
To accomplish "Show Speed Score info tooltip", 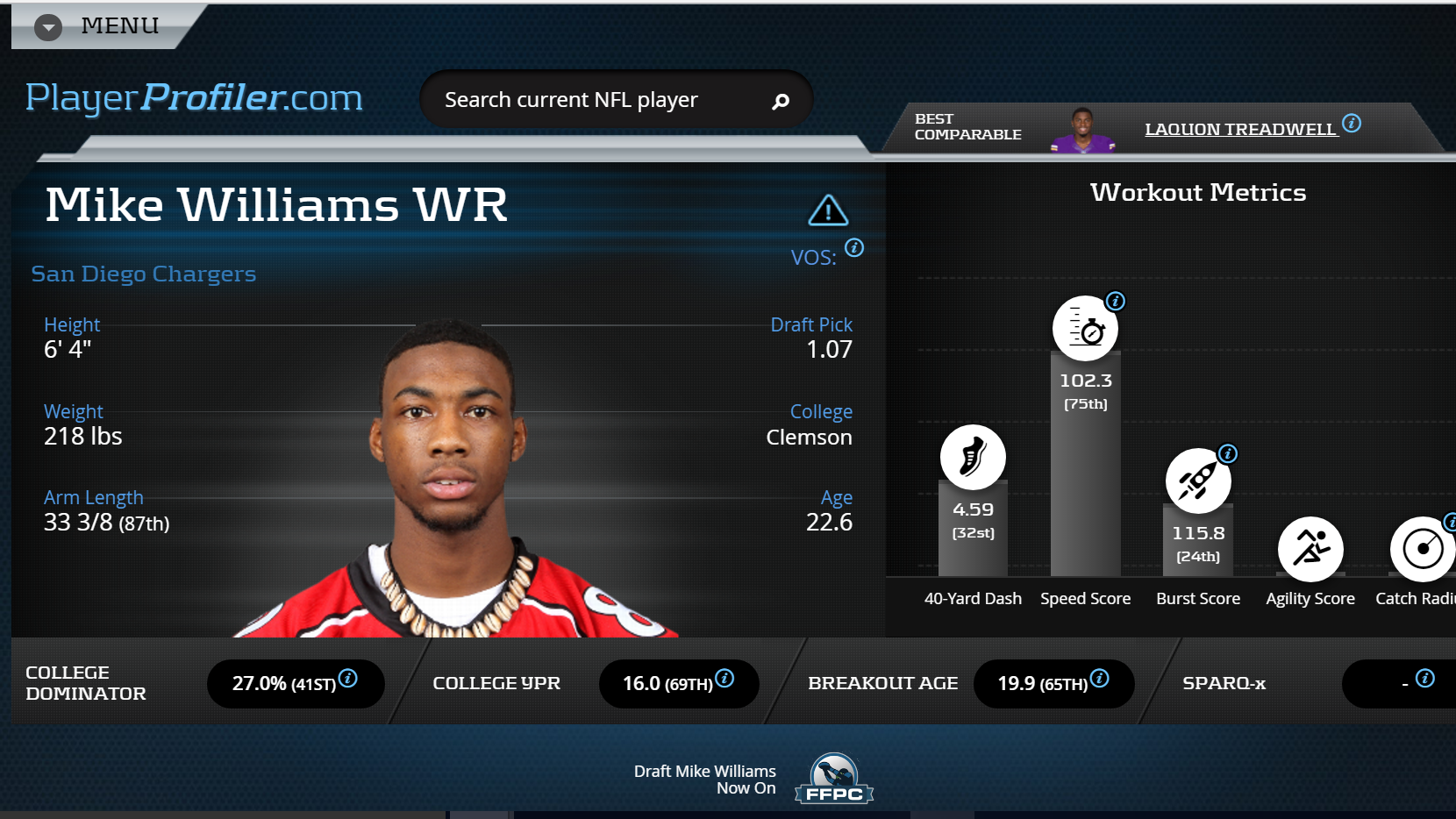I will [x=1116, y=302].
